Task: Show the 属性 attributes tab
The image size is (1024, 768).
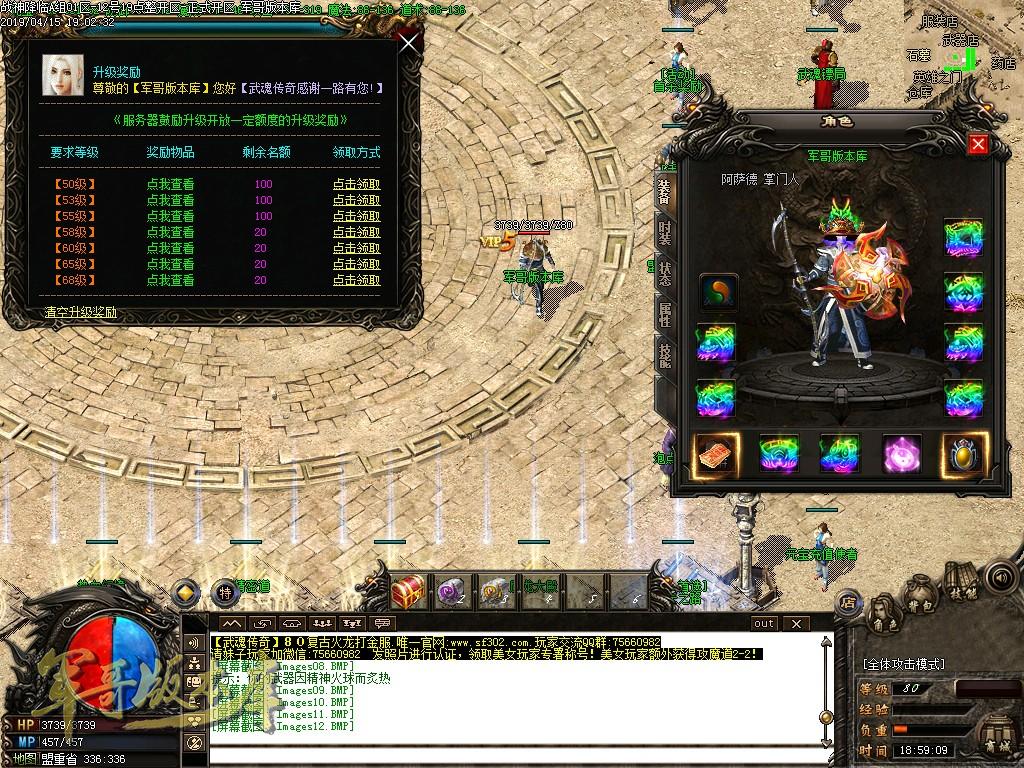Action: 664,315
